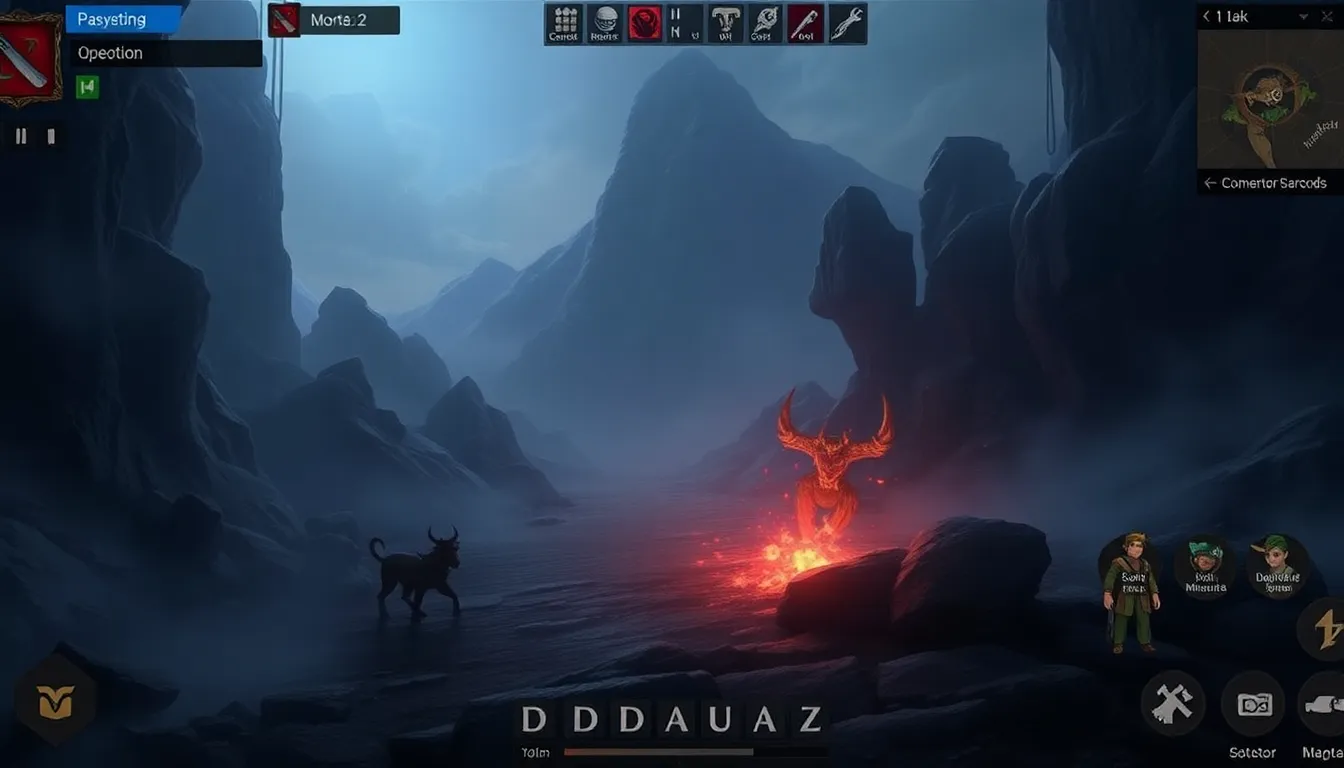Toggle the left pause bars control
The height and width of the screenshot is (768, 1344).
[x=20, y=135]
